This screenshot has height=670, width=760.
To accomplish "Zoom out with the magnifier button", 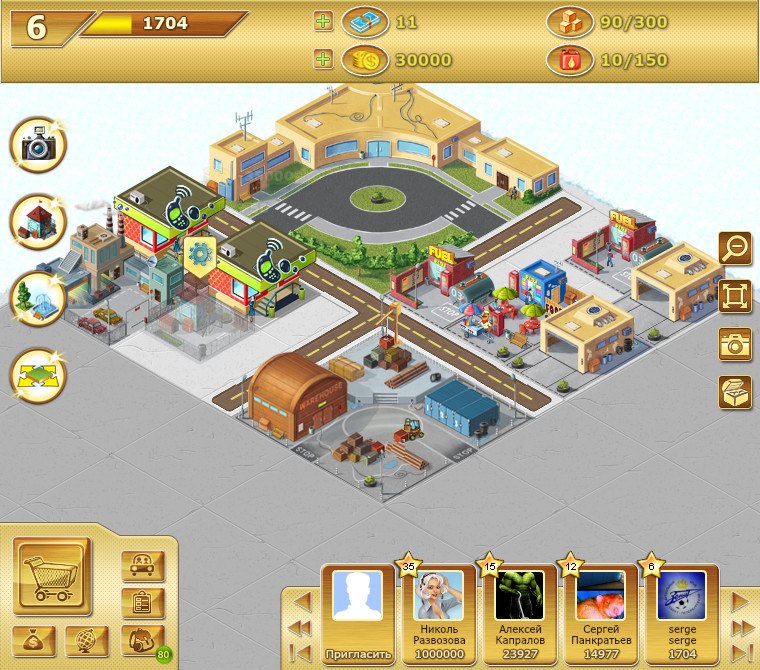I will 735,248.
